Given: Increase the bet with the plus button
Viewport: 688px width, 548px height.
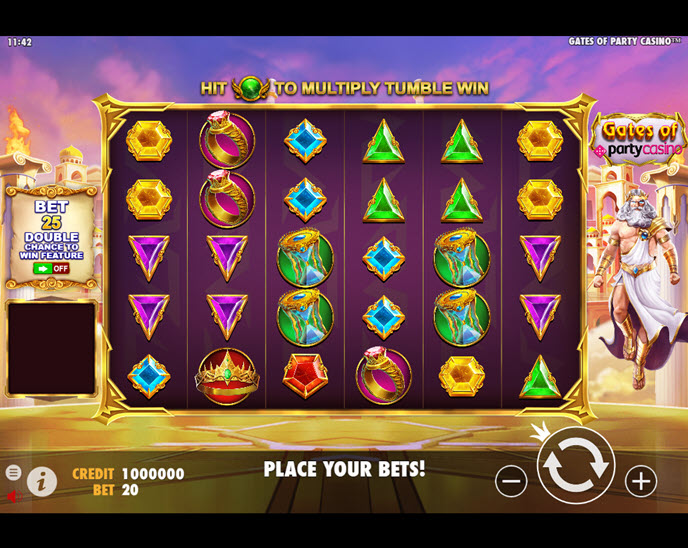Looking at the screenshot, I should [641, 481].
